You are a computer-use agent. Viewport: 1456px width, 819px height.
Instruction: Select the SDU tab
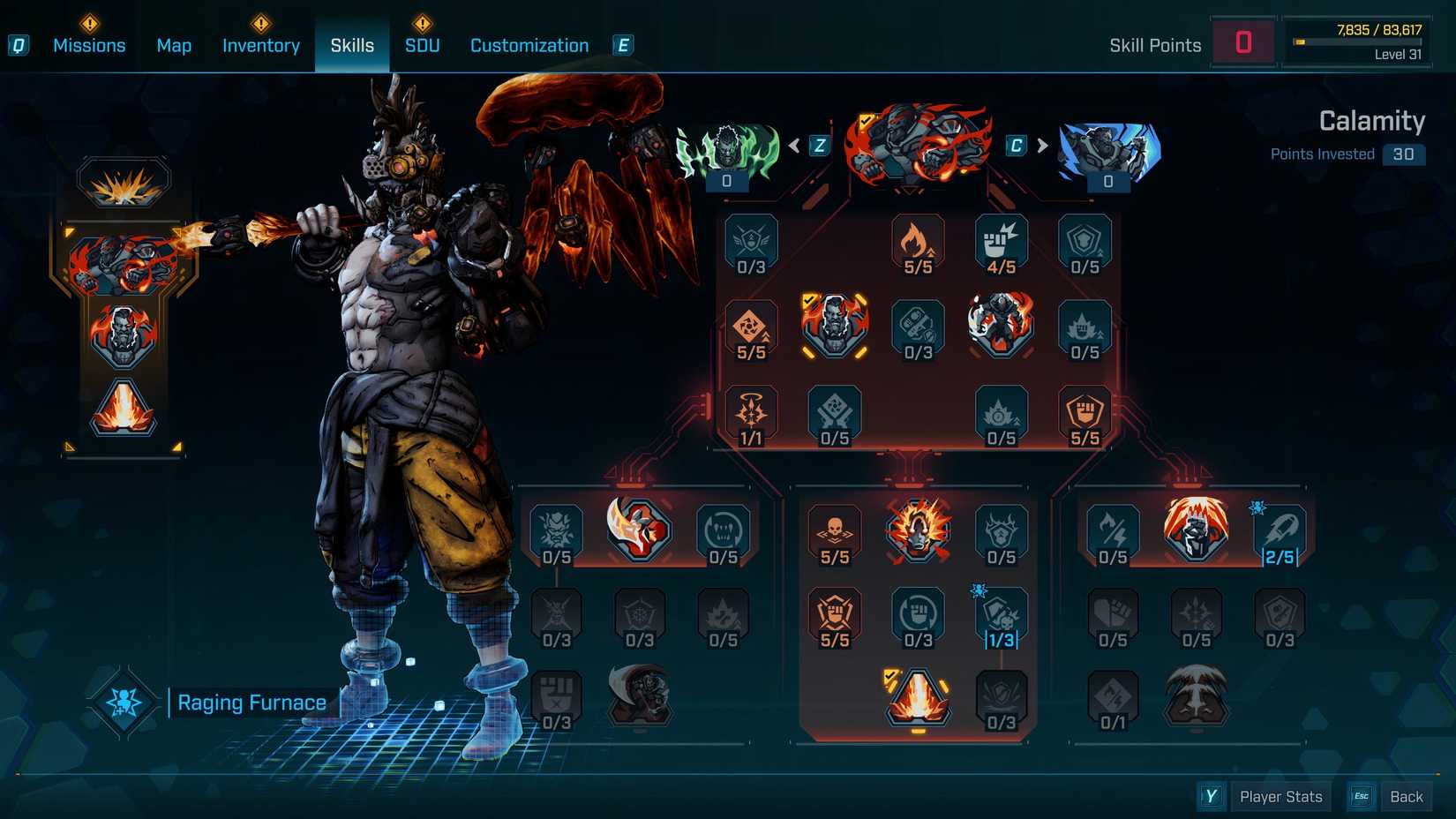pos(422,45)
